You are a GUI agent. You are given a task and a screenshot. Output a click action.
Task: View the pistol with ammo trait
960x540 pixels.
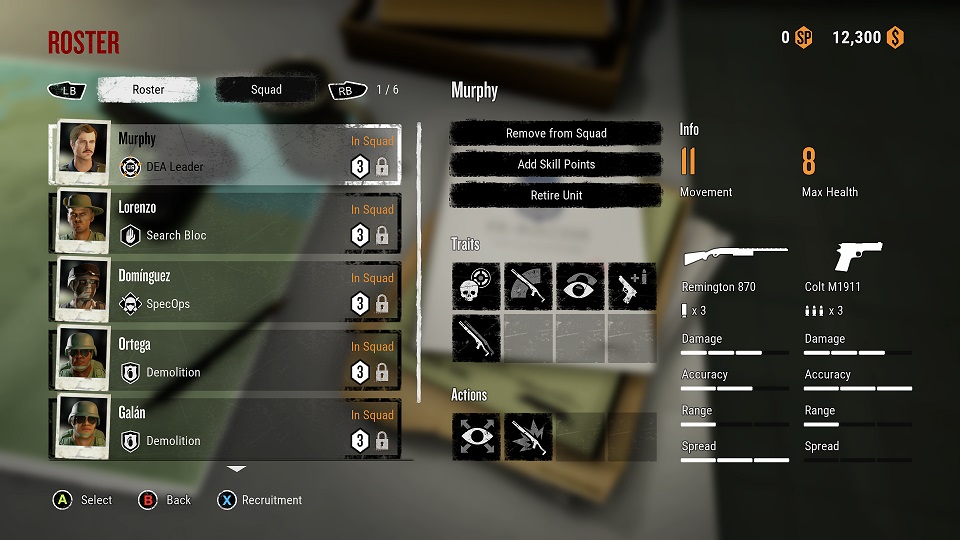pos(632,286)
